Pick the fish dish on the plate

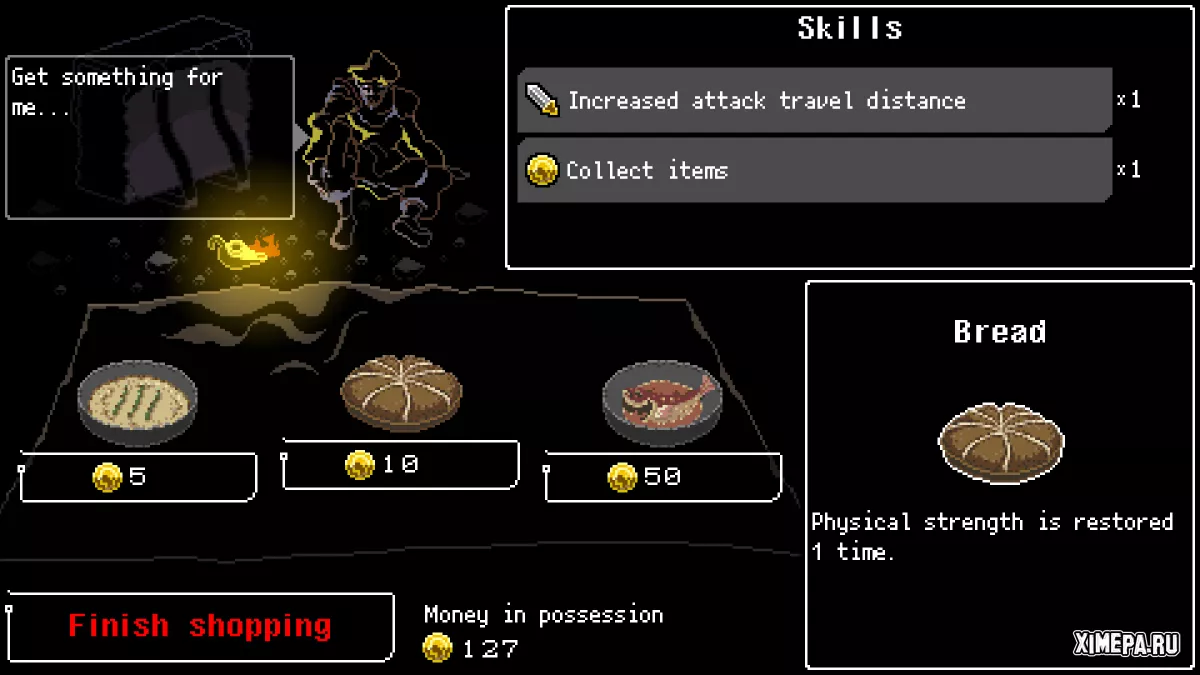tap(662, 399)
